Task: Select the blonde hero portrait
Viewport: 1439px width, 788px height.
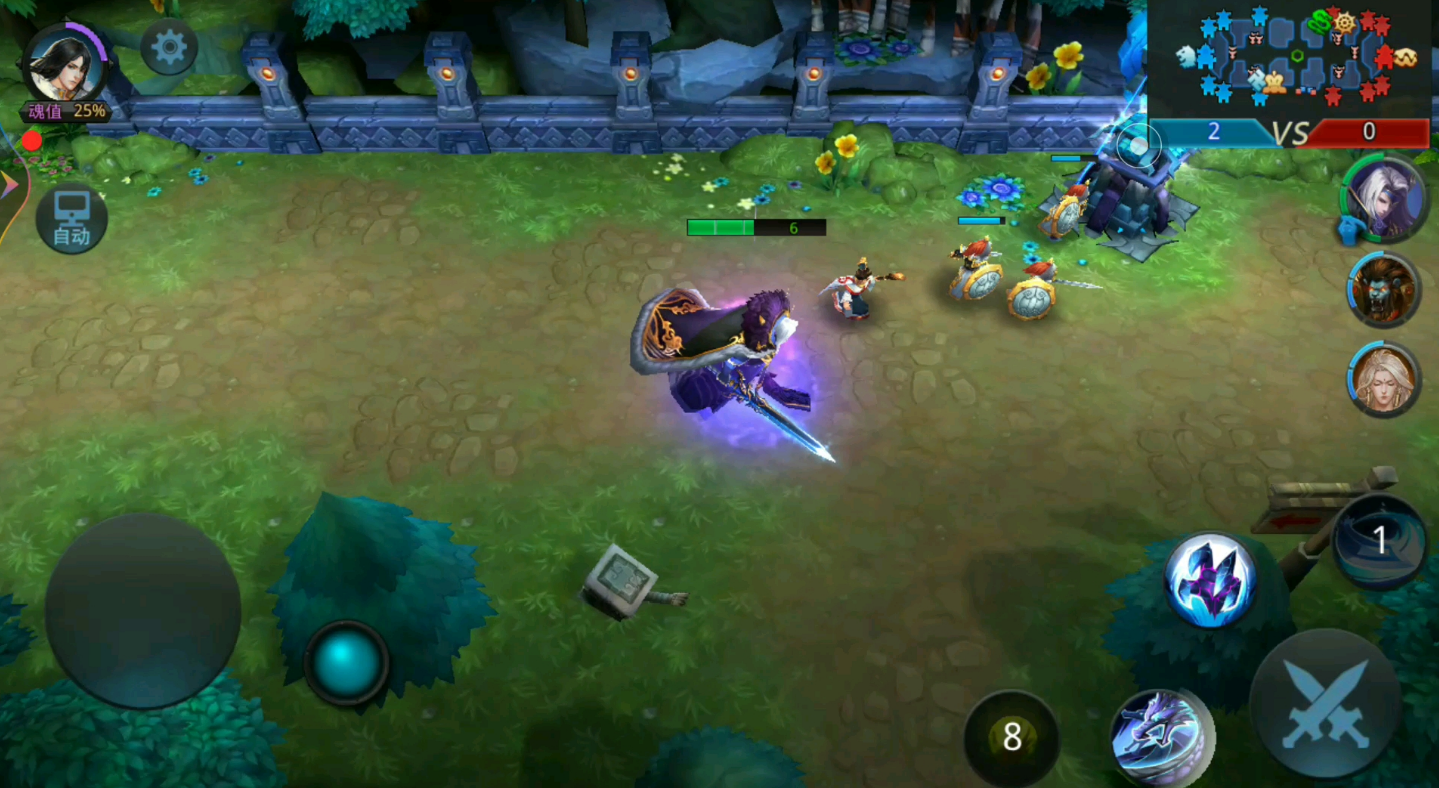Action: (x=1384, y=379)
